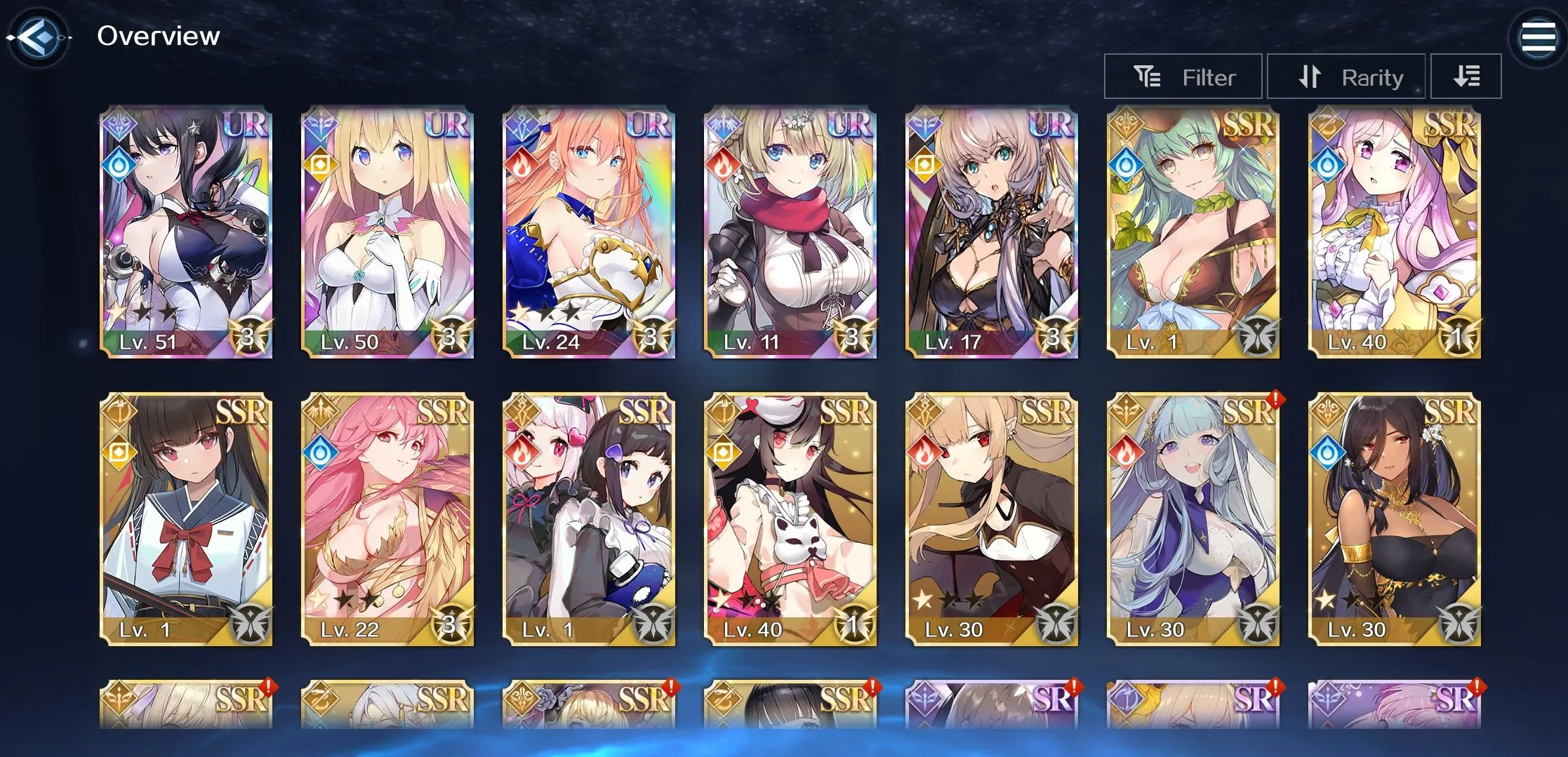This screenshot has width=1568, height=757.
Task: Select the Lv. 51 UR dark-haired card
Action: tap(186, 233)
